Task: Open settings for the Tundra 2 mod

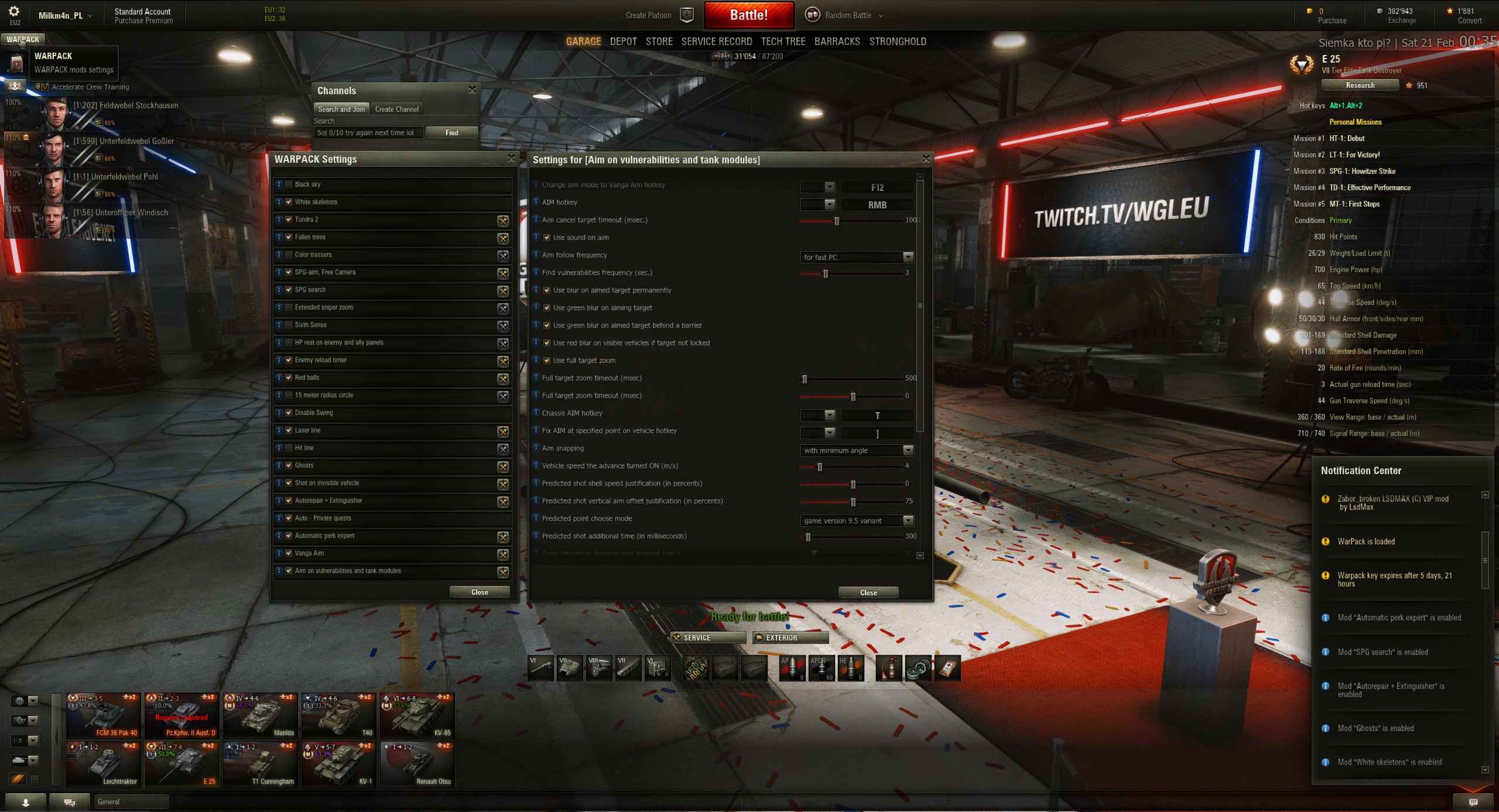Action: click(x=502, y=221)
